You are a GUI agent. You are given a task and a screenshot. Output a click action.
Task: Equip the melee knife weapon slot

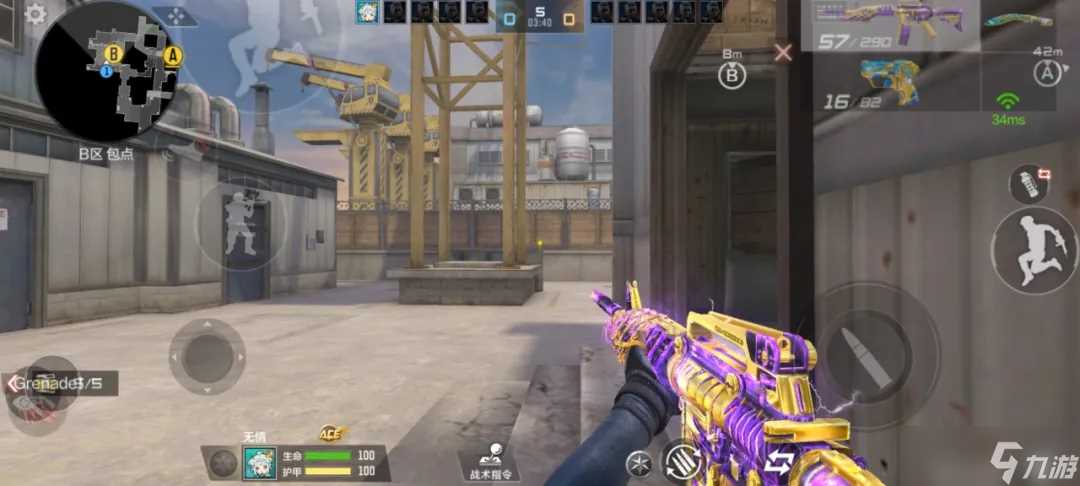coord(1018,20)
